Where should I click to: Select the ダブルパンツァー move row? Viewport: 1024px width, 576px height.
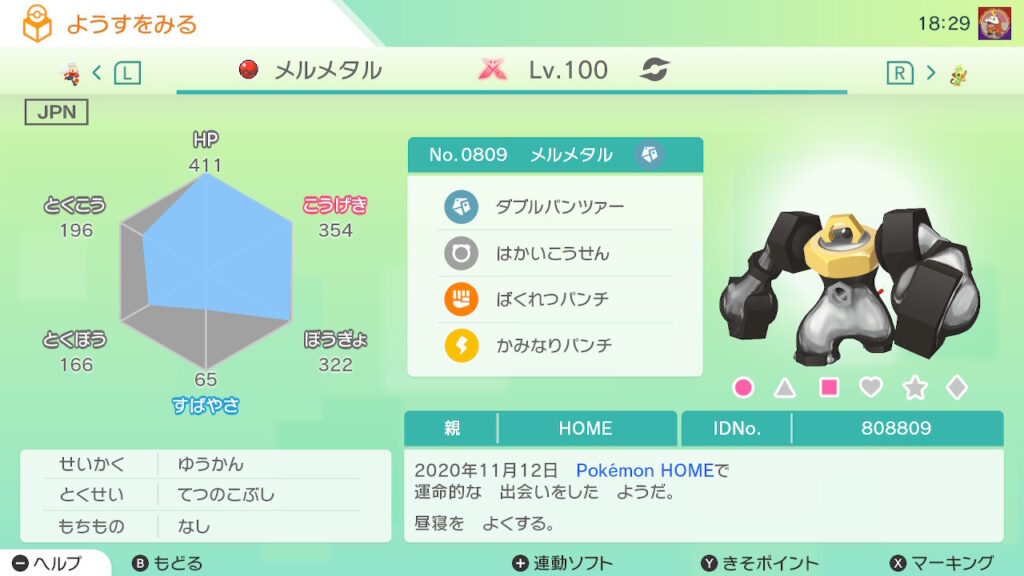pyautogui.click(x=555, y=207)
